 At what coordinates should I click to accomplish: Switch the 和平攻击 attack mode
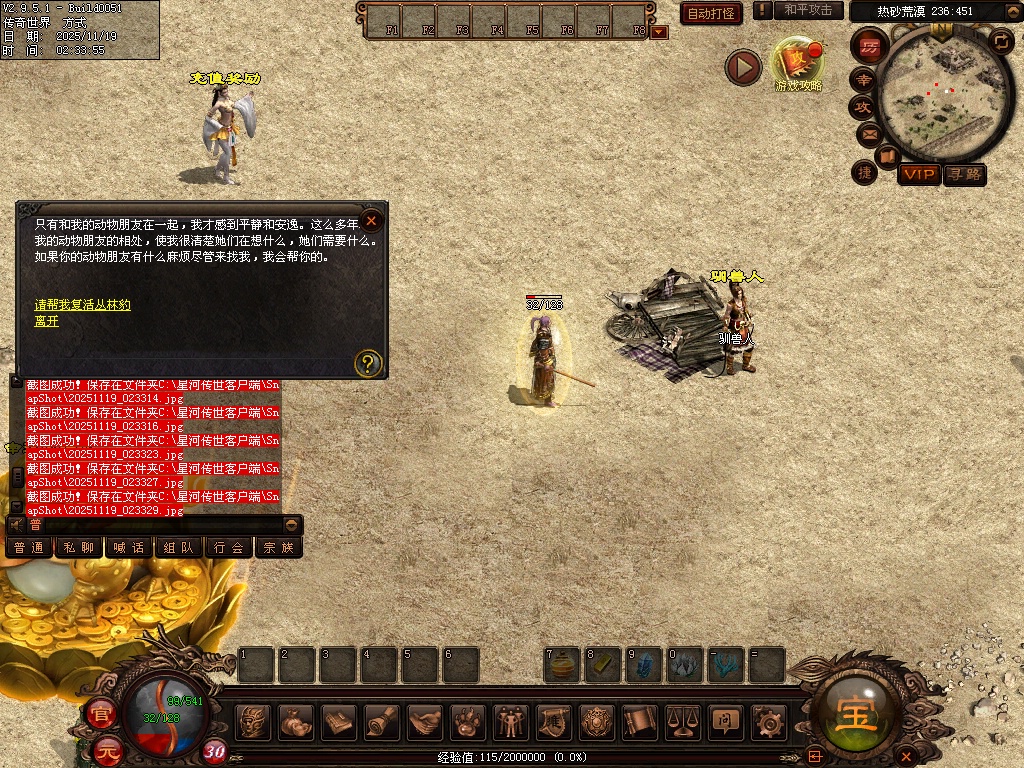808,10
